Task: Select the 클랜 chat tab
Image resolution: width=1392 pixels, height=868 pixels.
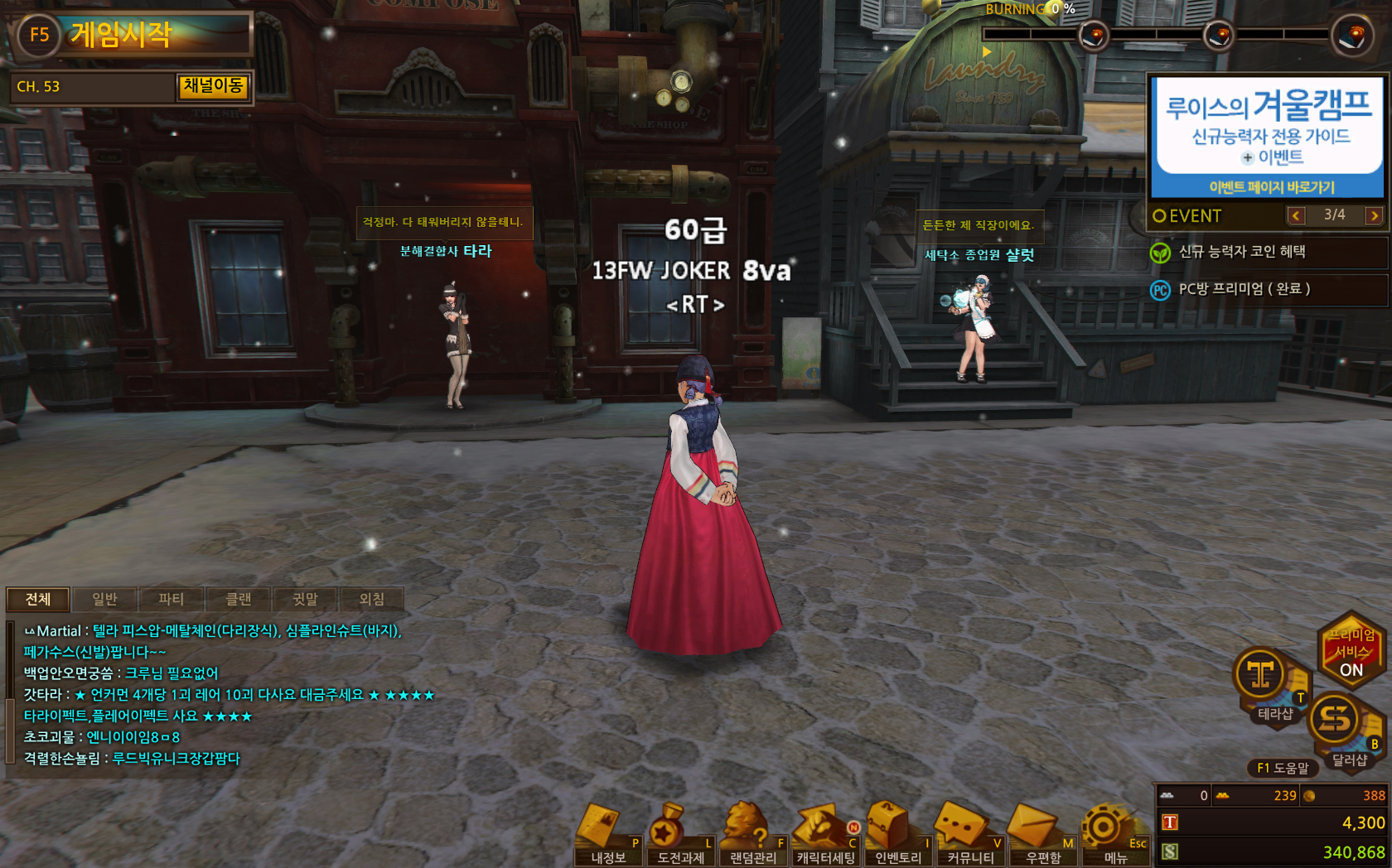Action: [x=239, y=599]
